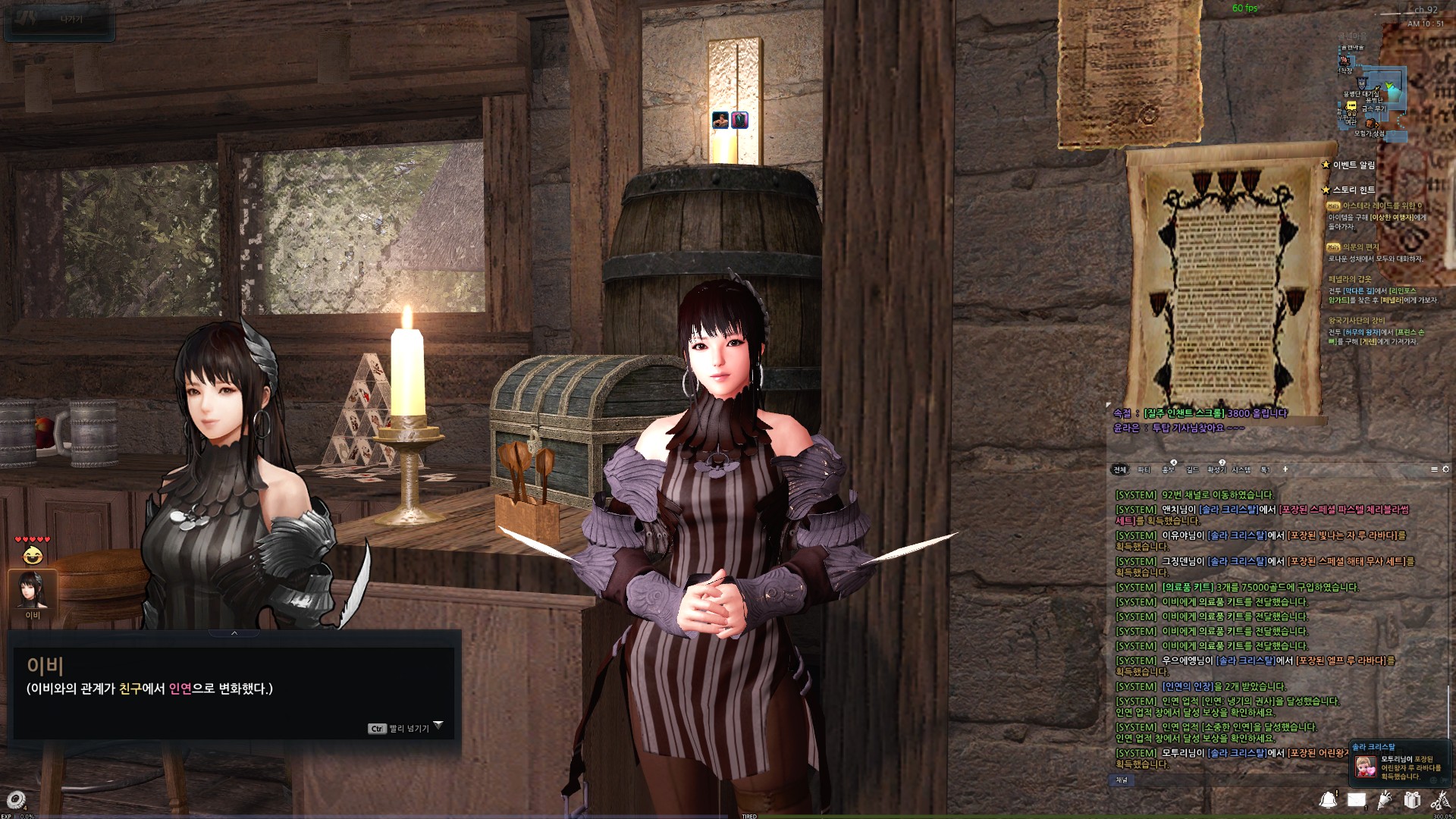The image size is (1456, 819).
Task: Show the 시스템 chat tab
Action: pyautogui.click(x=1241, y=470)
